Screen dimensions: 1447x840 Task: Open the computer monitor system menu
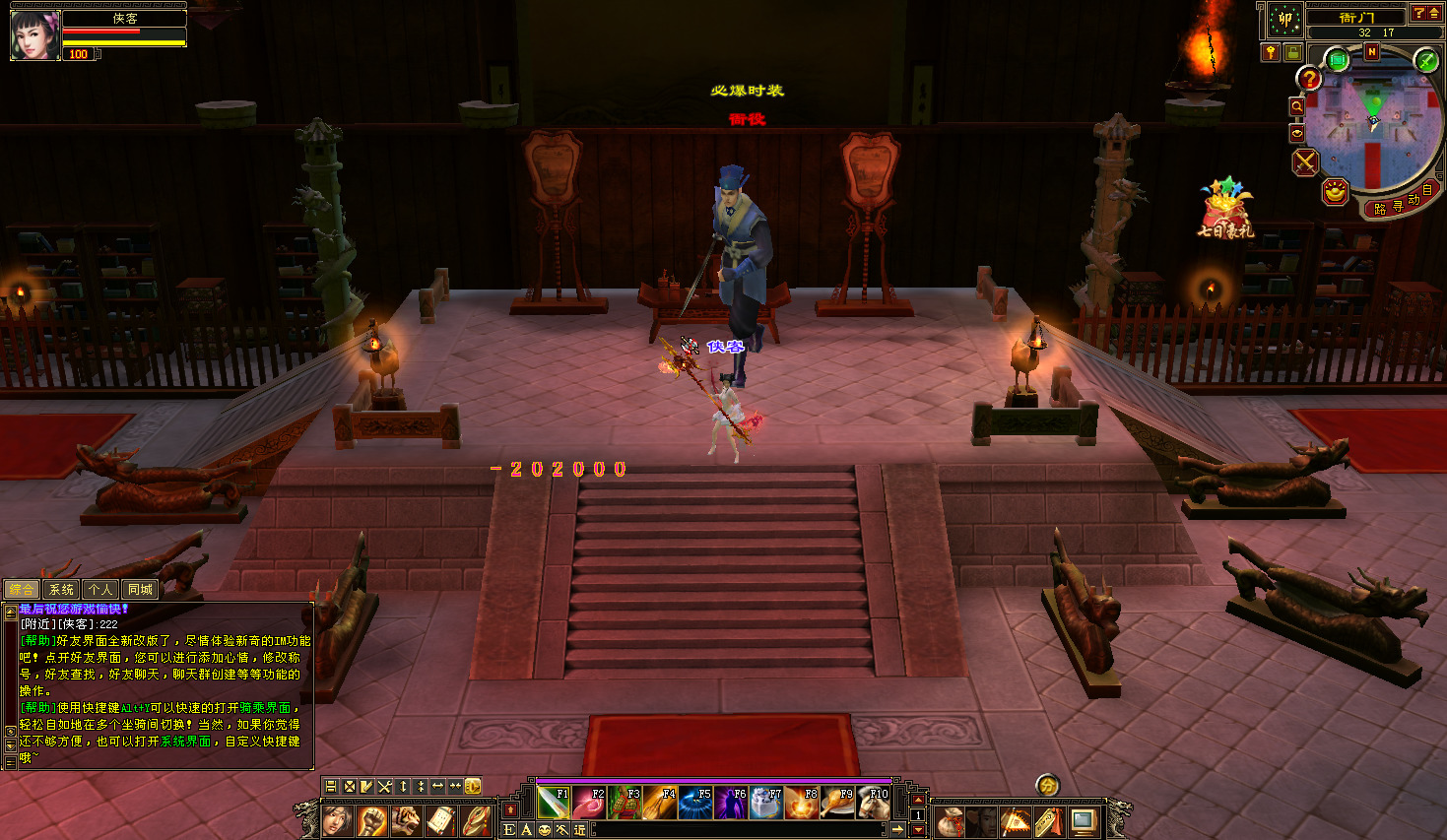[1084, 820]
